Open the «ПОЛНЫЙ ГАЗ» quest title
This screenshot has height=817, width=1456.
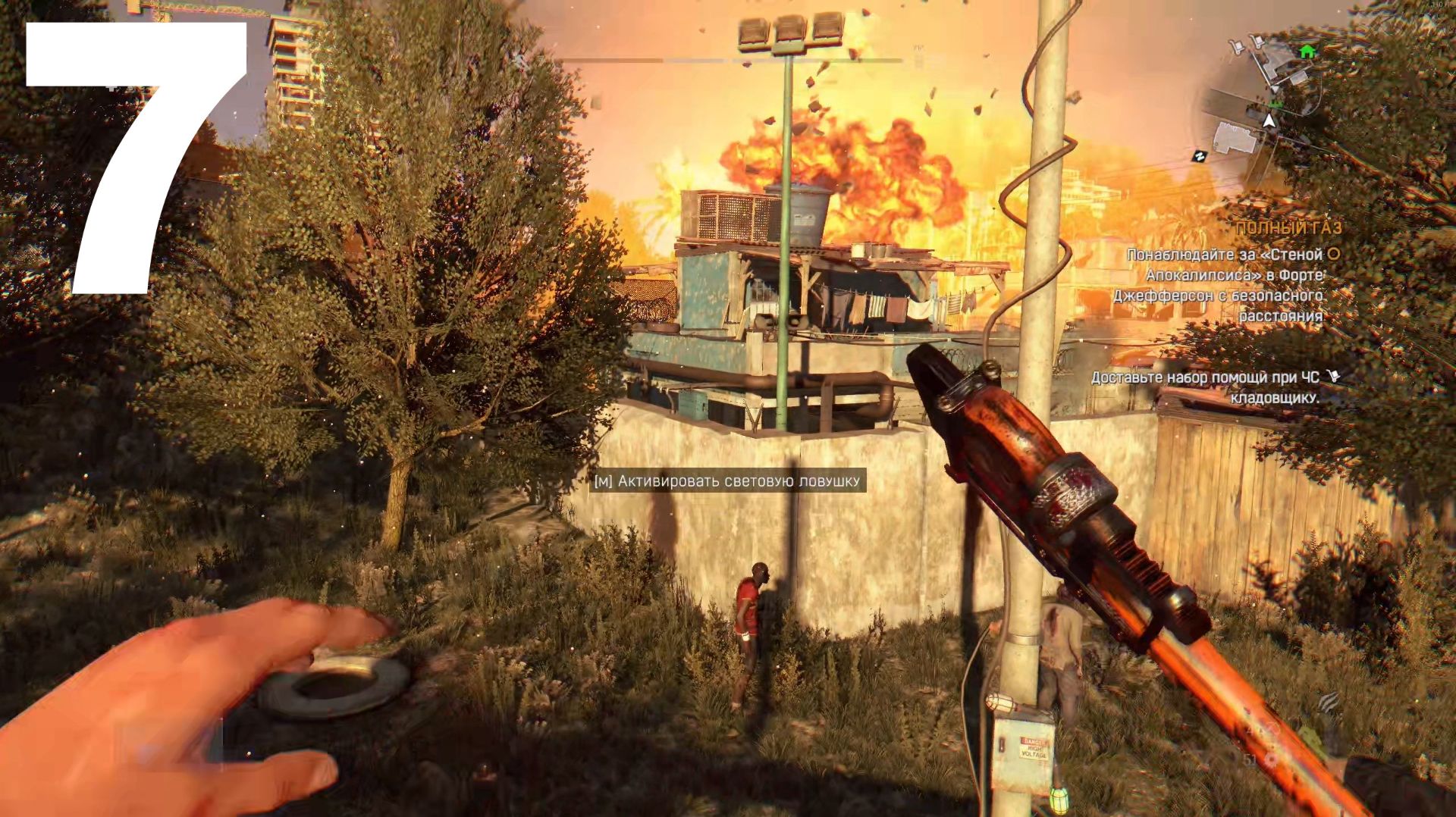(1288, 227)
